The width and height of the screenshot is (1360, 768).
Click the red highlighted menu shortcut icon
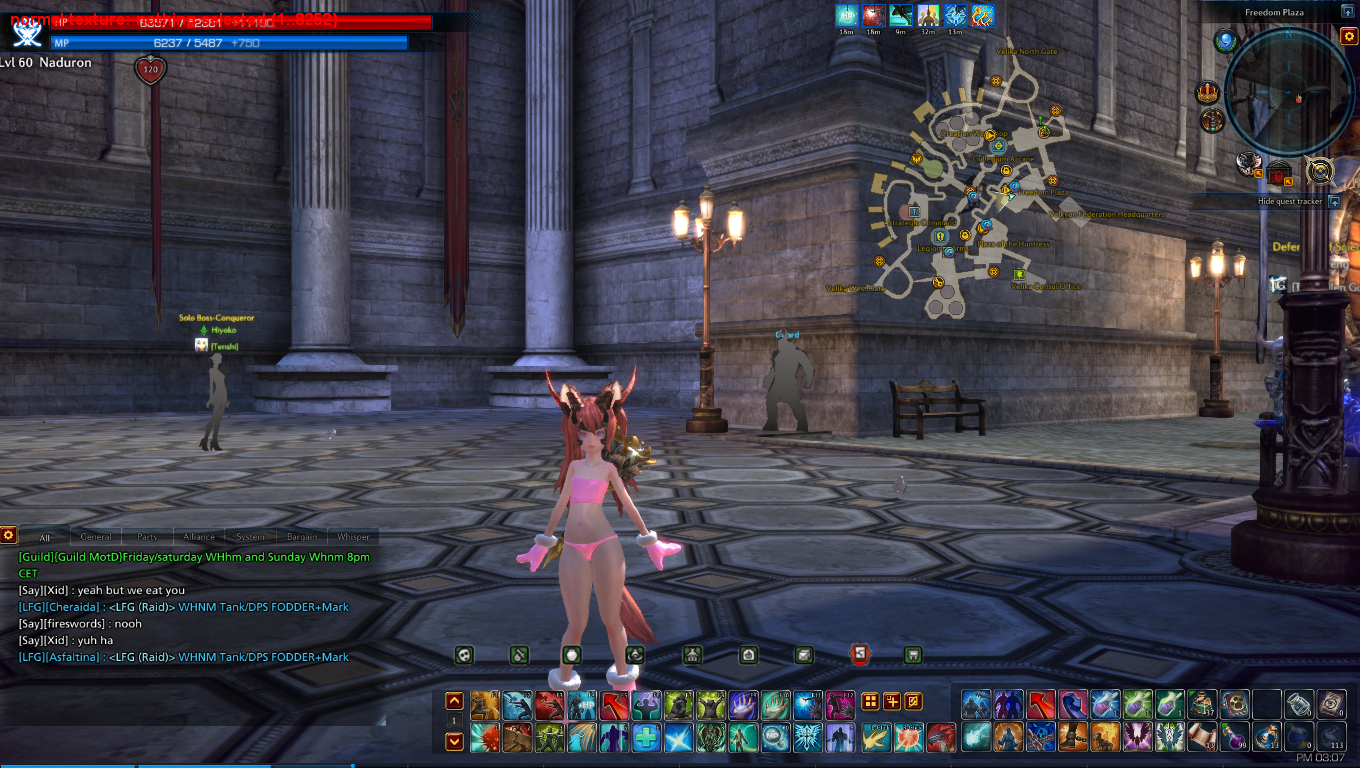[860, 655]
